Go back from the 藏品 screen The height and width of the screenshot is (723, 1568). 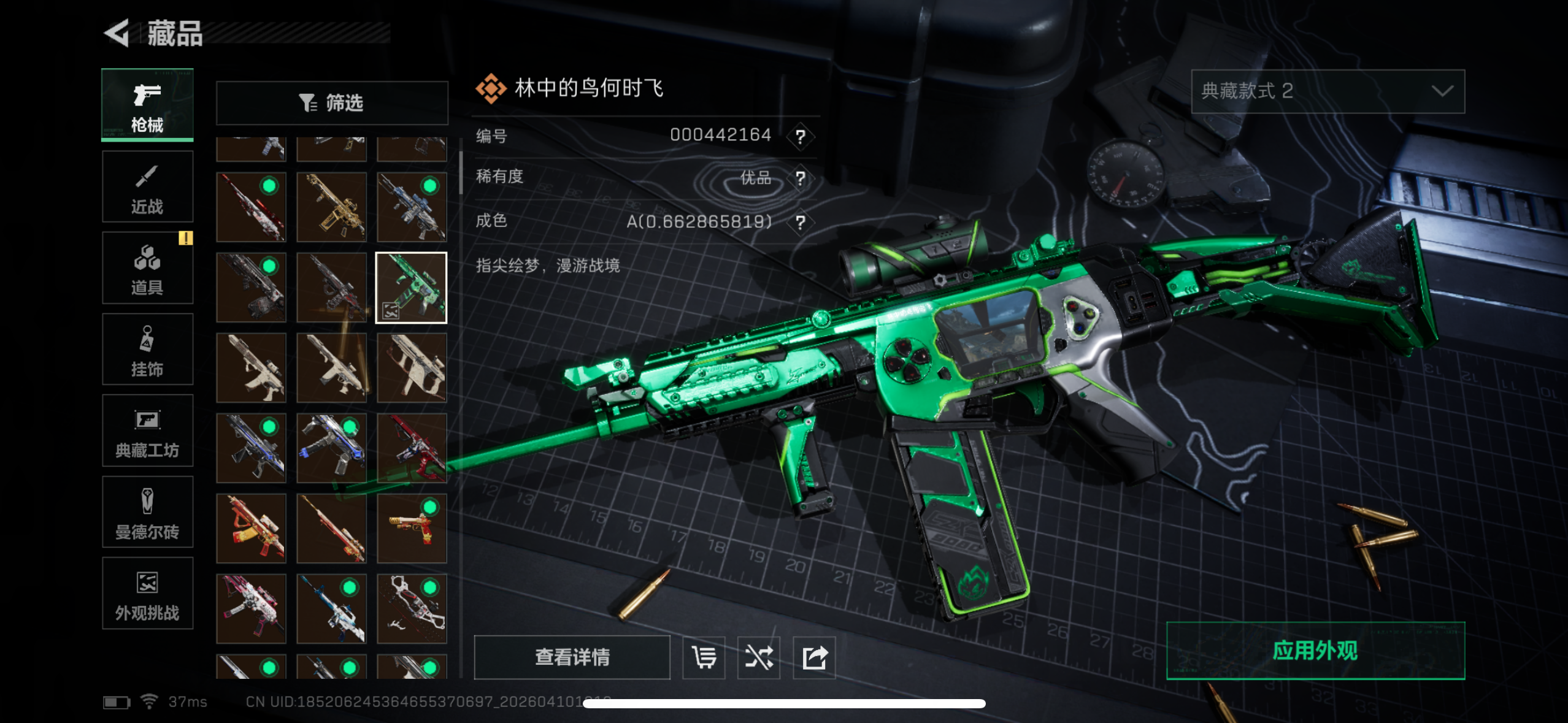(117, 33)
